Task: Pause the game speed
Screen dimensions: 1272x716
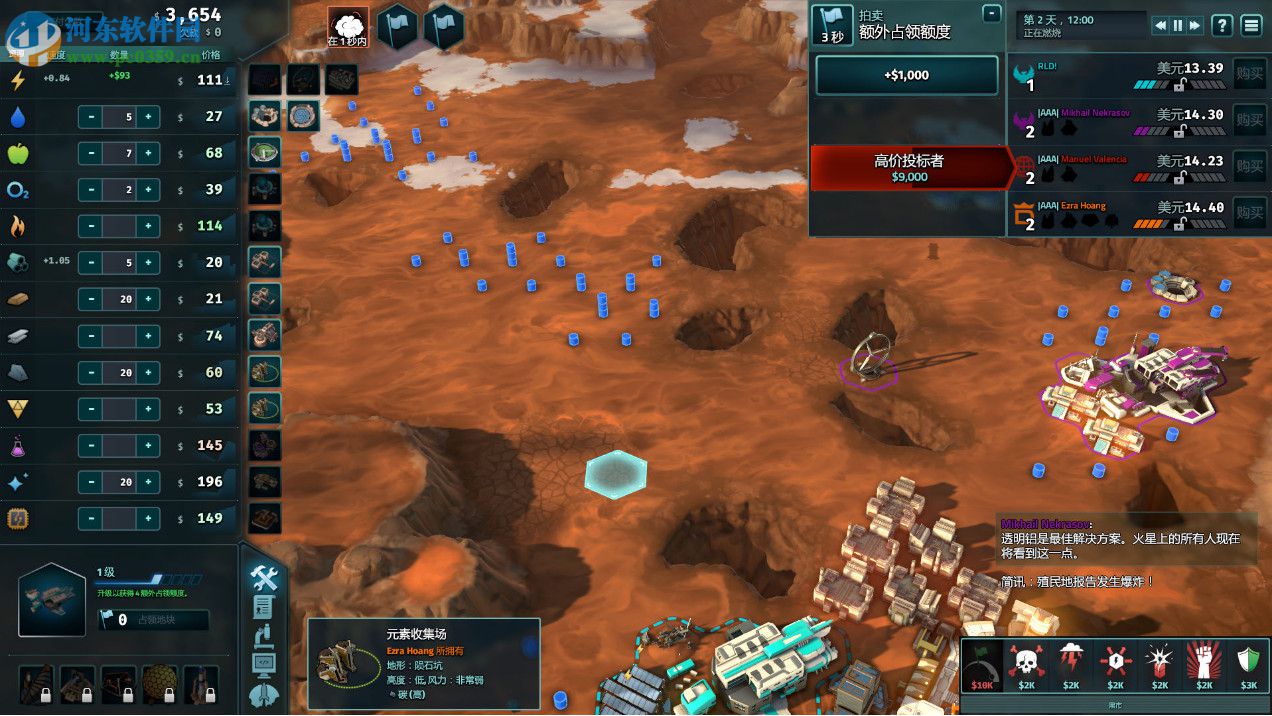Action: [1178, 25]
